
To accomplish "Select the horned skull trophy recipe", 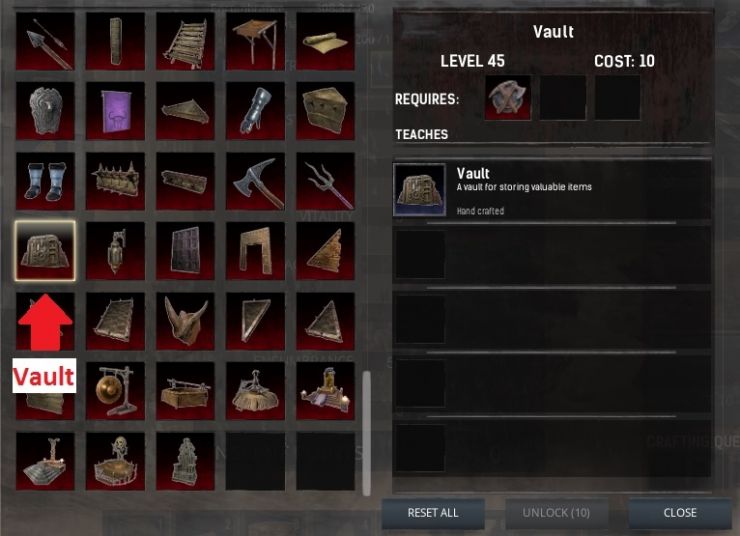I will (x=185, y=320).
